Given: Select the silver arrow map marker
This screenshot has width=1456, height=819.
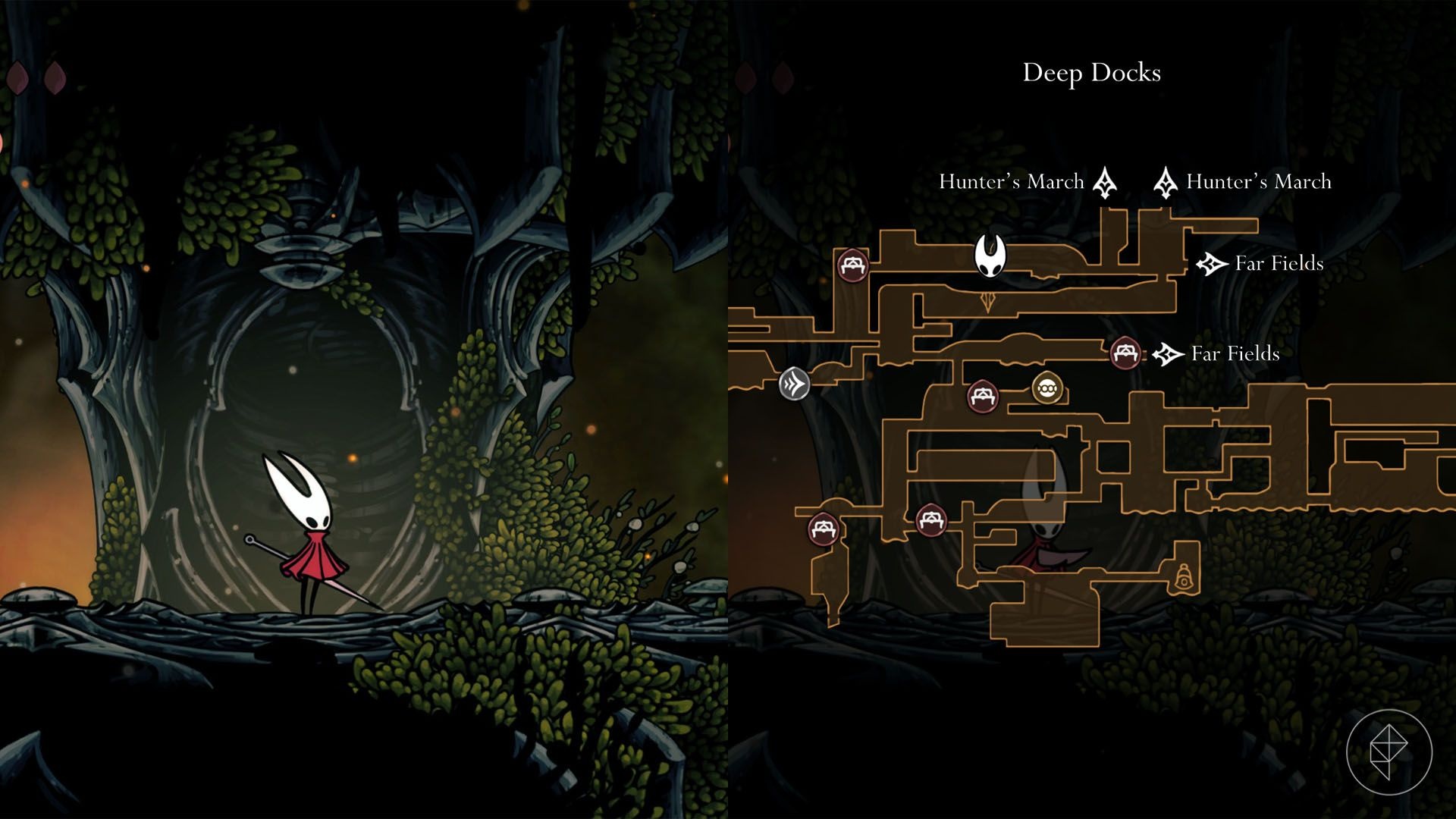Looking at the screenshot, I should tap(794, 383).
